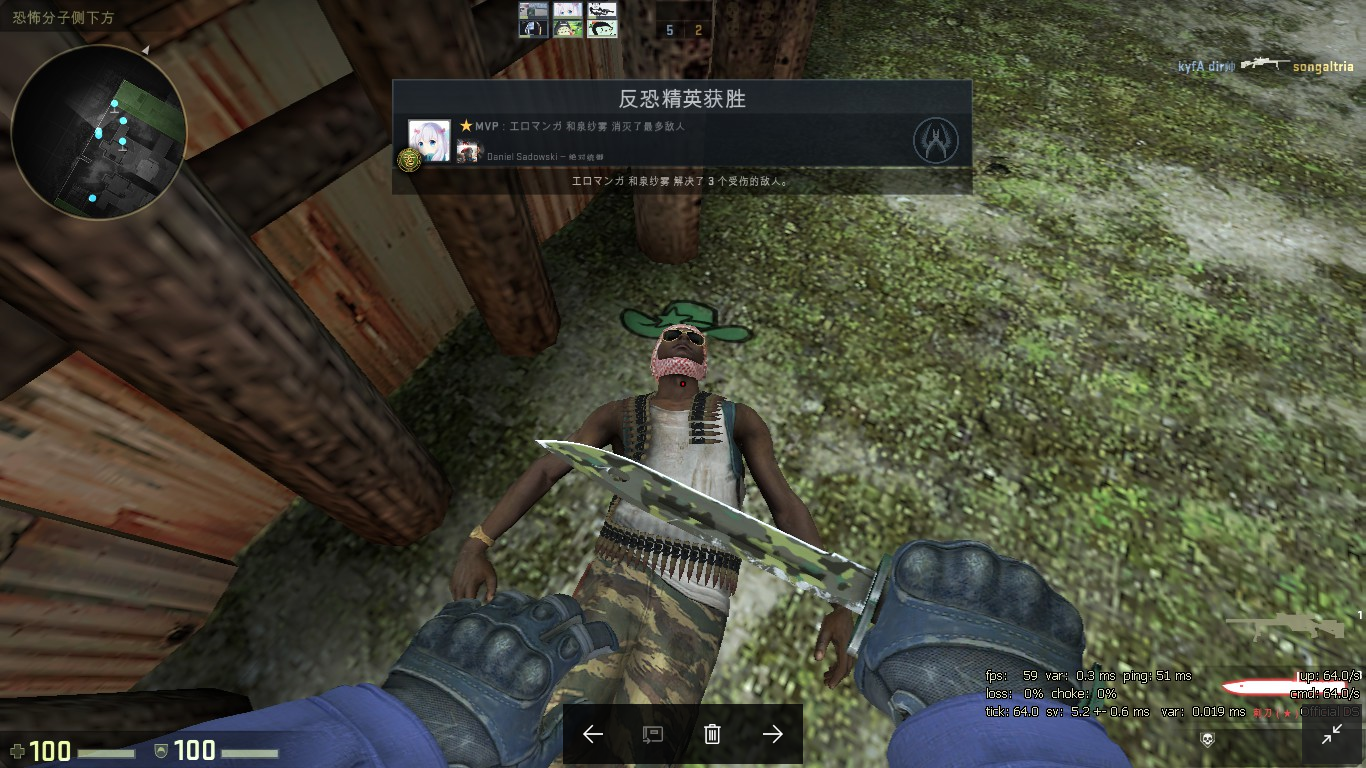The image size is (1366, 768).
Task: Select the trash can icon in spectator bar
Action: tap(711, 733)
